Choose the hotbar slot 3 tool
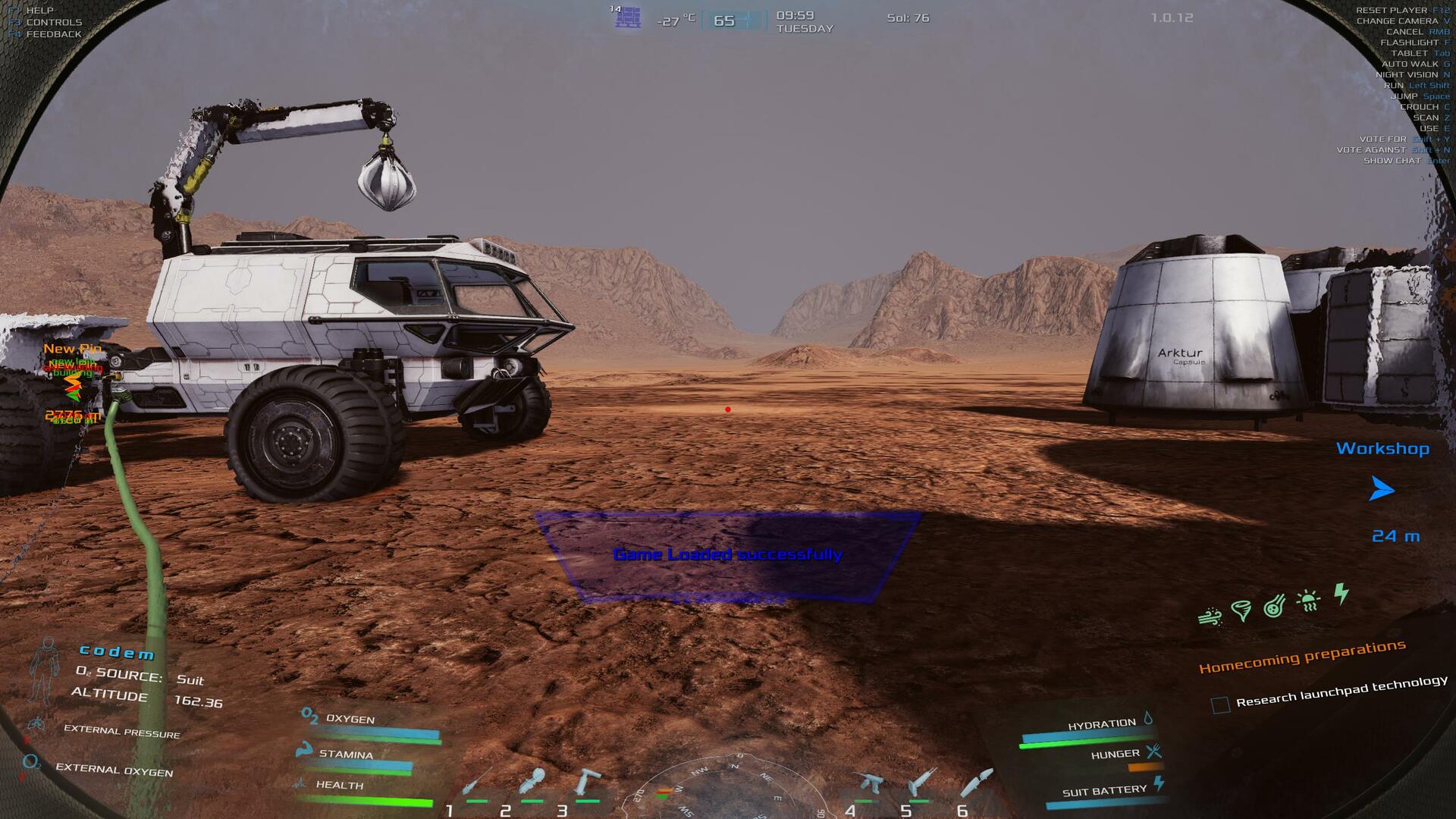 click(x=588, y=783)
